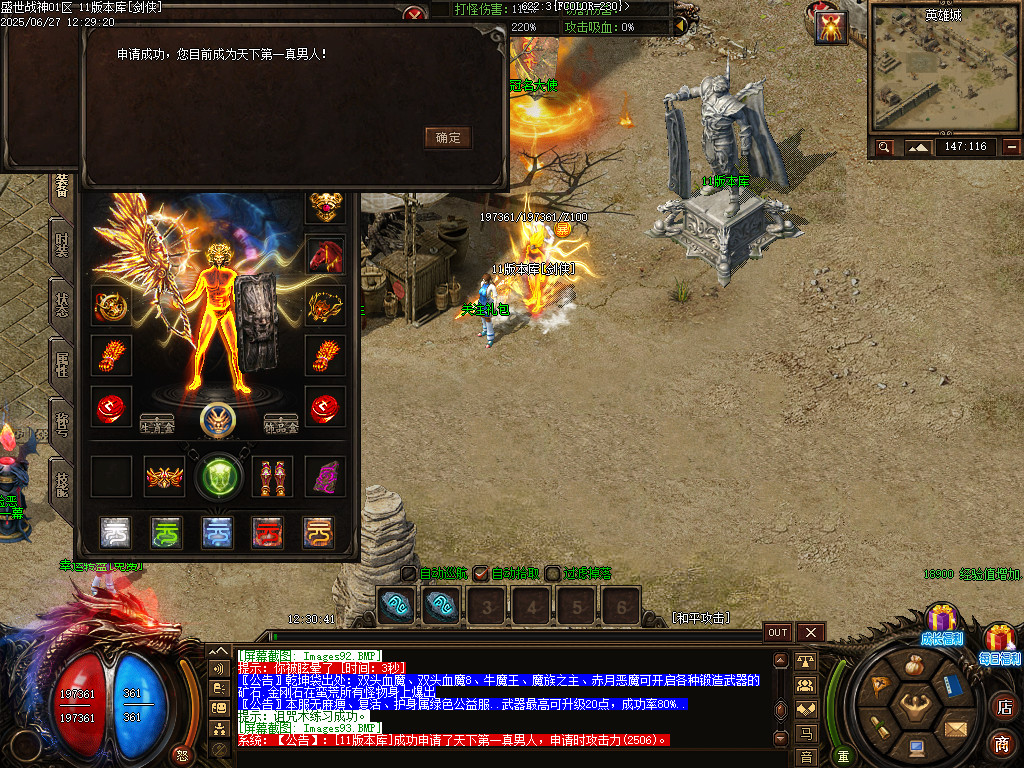
Task: Open the 店 shop button
Action: (1003, 707)
